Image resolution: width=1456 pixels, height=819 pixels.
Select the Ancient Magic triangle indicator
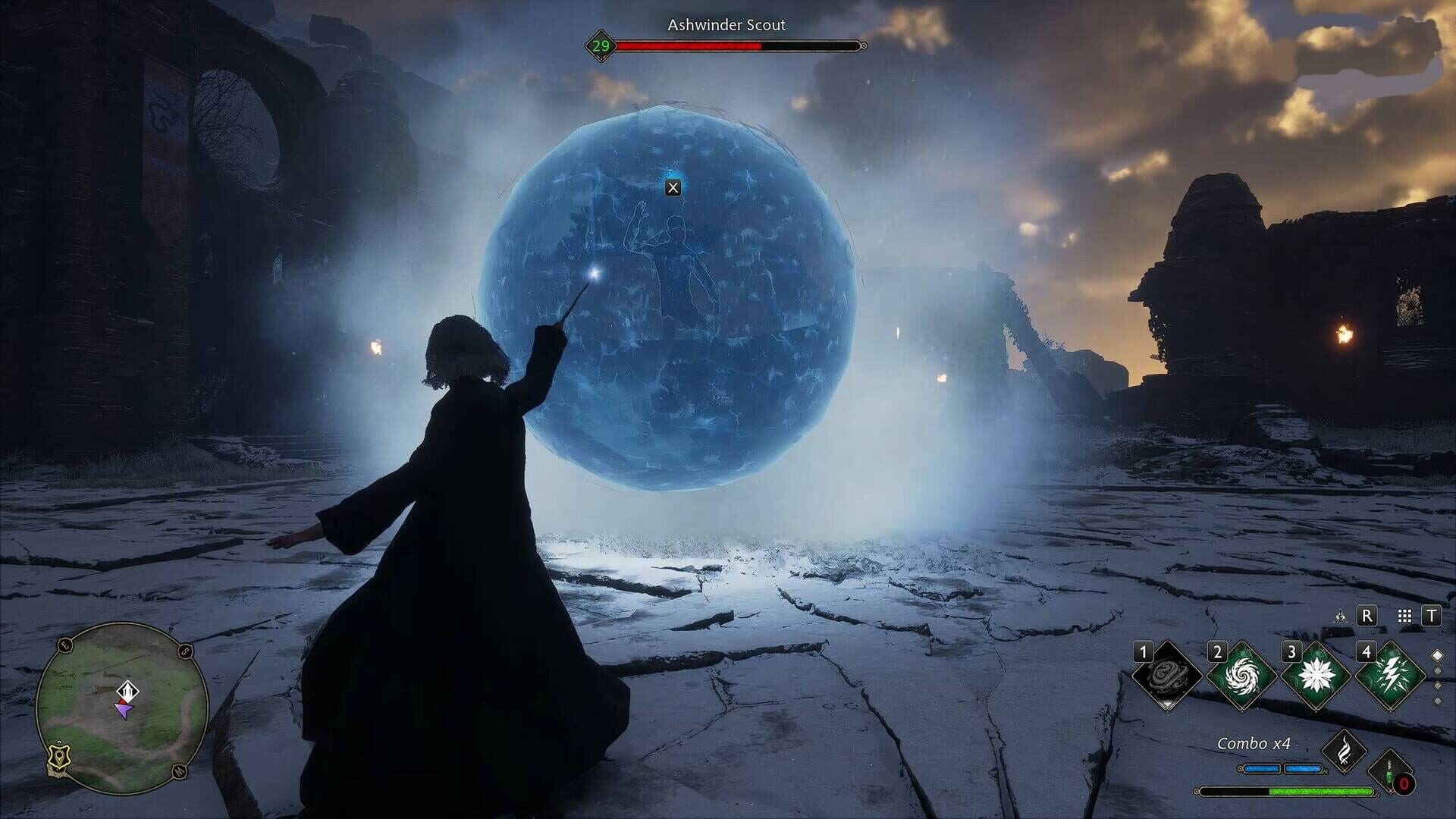point(1341,617)
